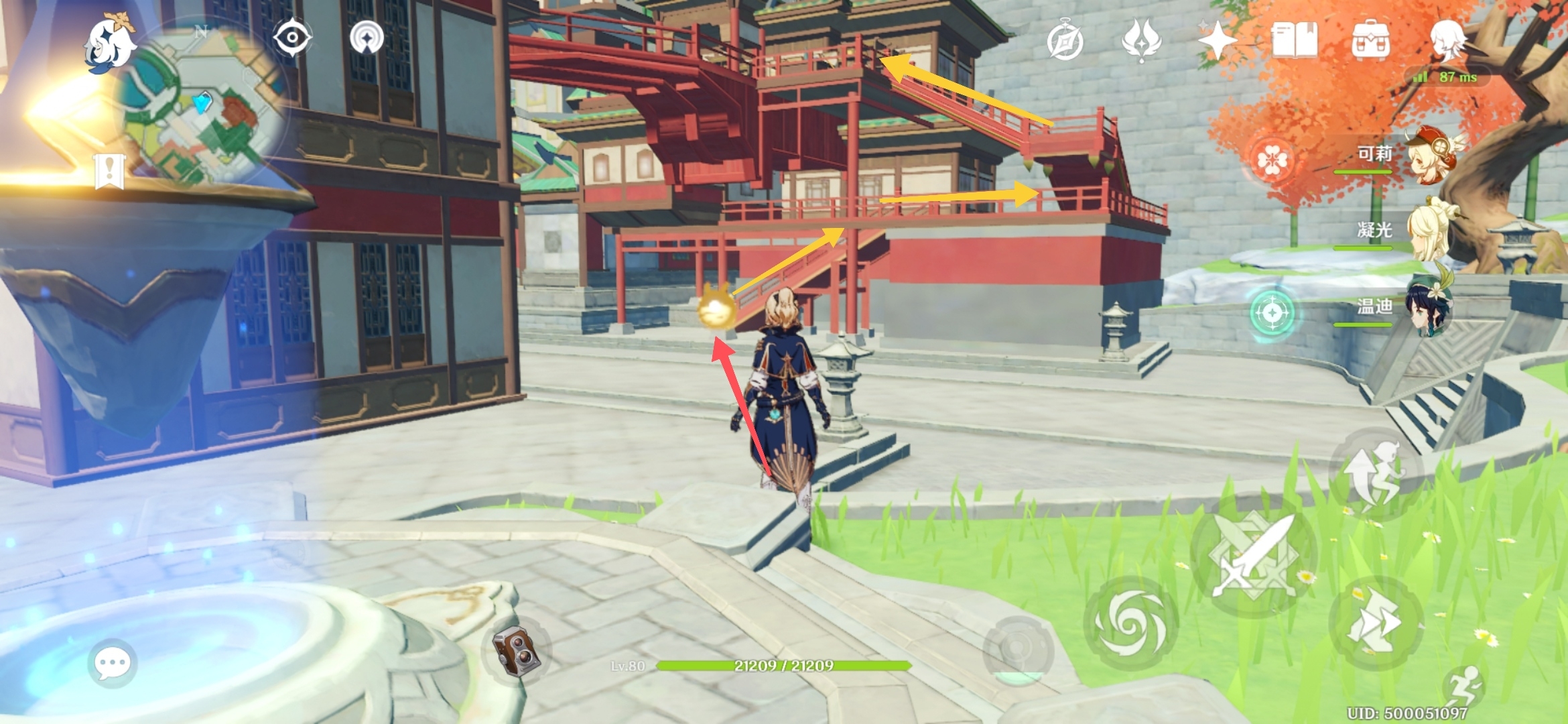This screenshot has height=724, width=1568.
Task: Open the compass events icon
Action: point(1065,40)
